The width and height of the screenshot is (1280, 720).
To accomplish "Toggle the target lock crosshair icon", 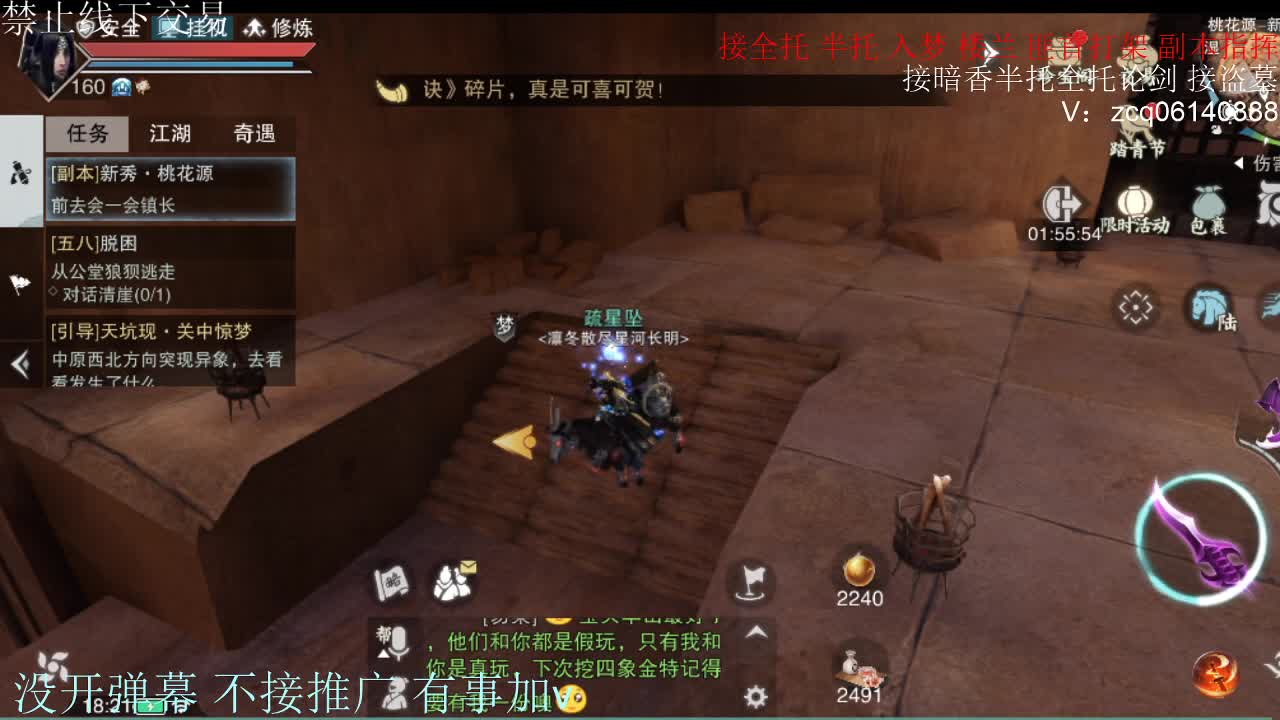I will coord(1134,307).
